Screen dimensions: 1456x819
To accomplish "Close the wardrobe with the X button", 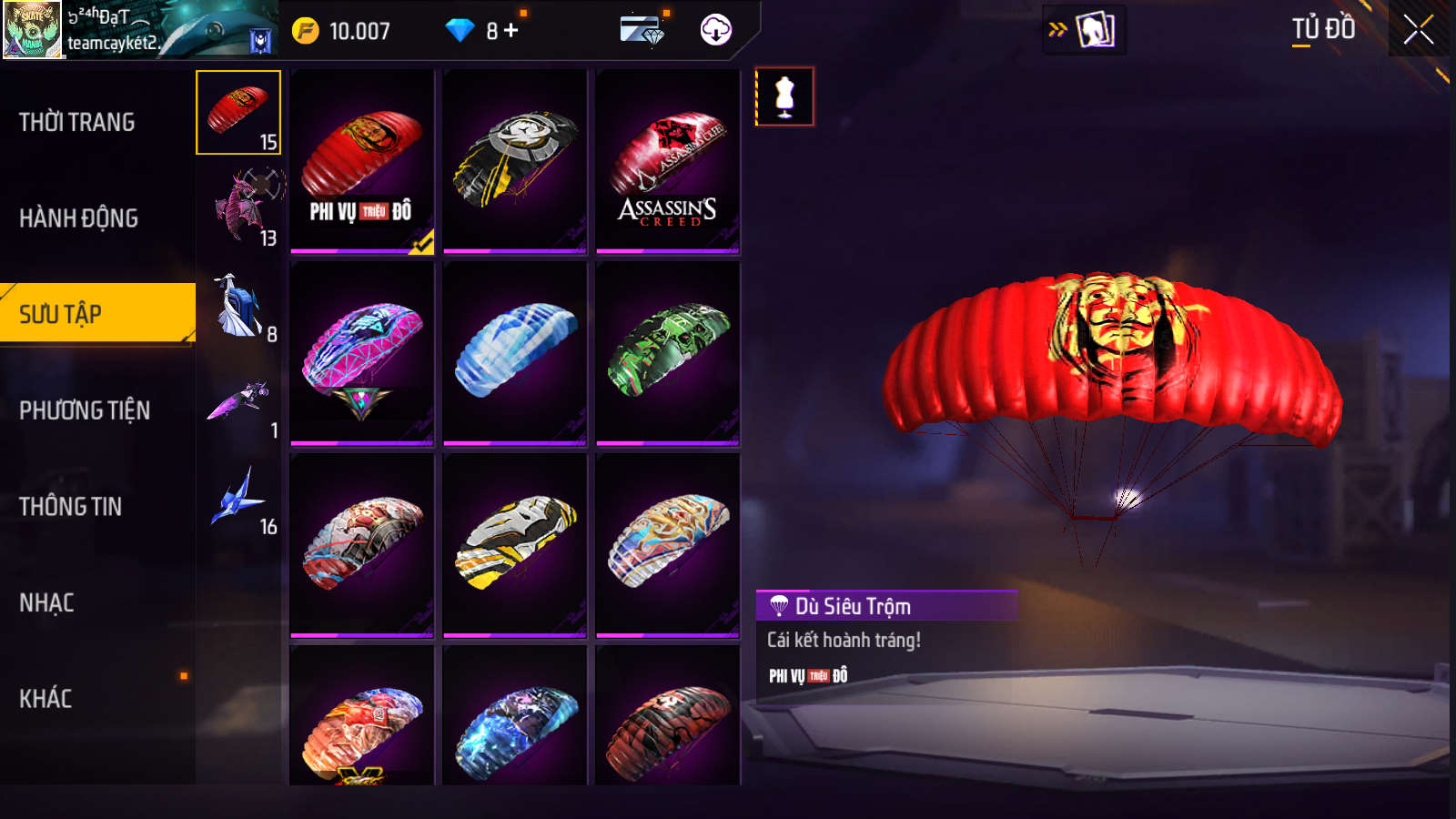I will coord(1418,30).
